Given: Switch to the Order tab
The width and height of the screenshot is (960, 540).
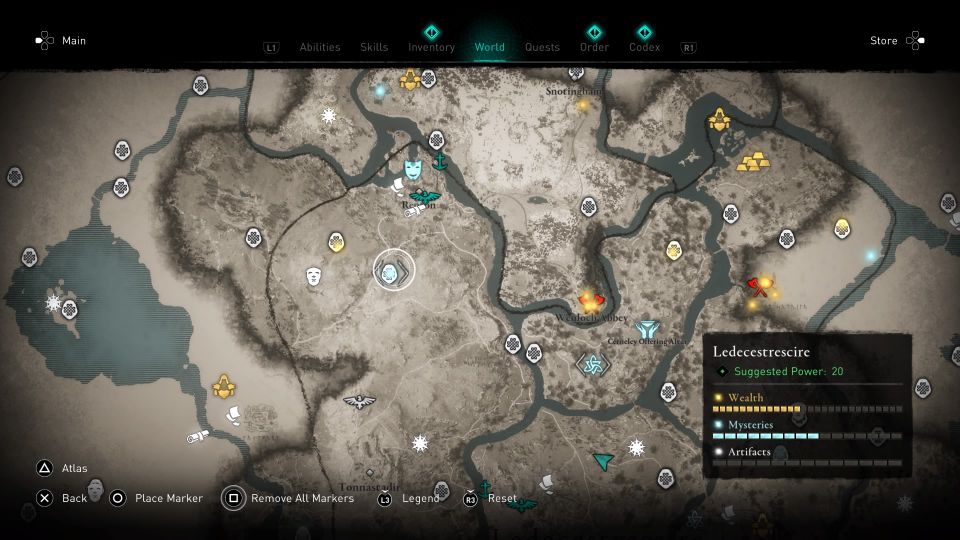Looking at the screenshot, I should pyautogui.click(x=594, y=47).
